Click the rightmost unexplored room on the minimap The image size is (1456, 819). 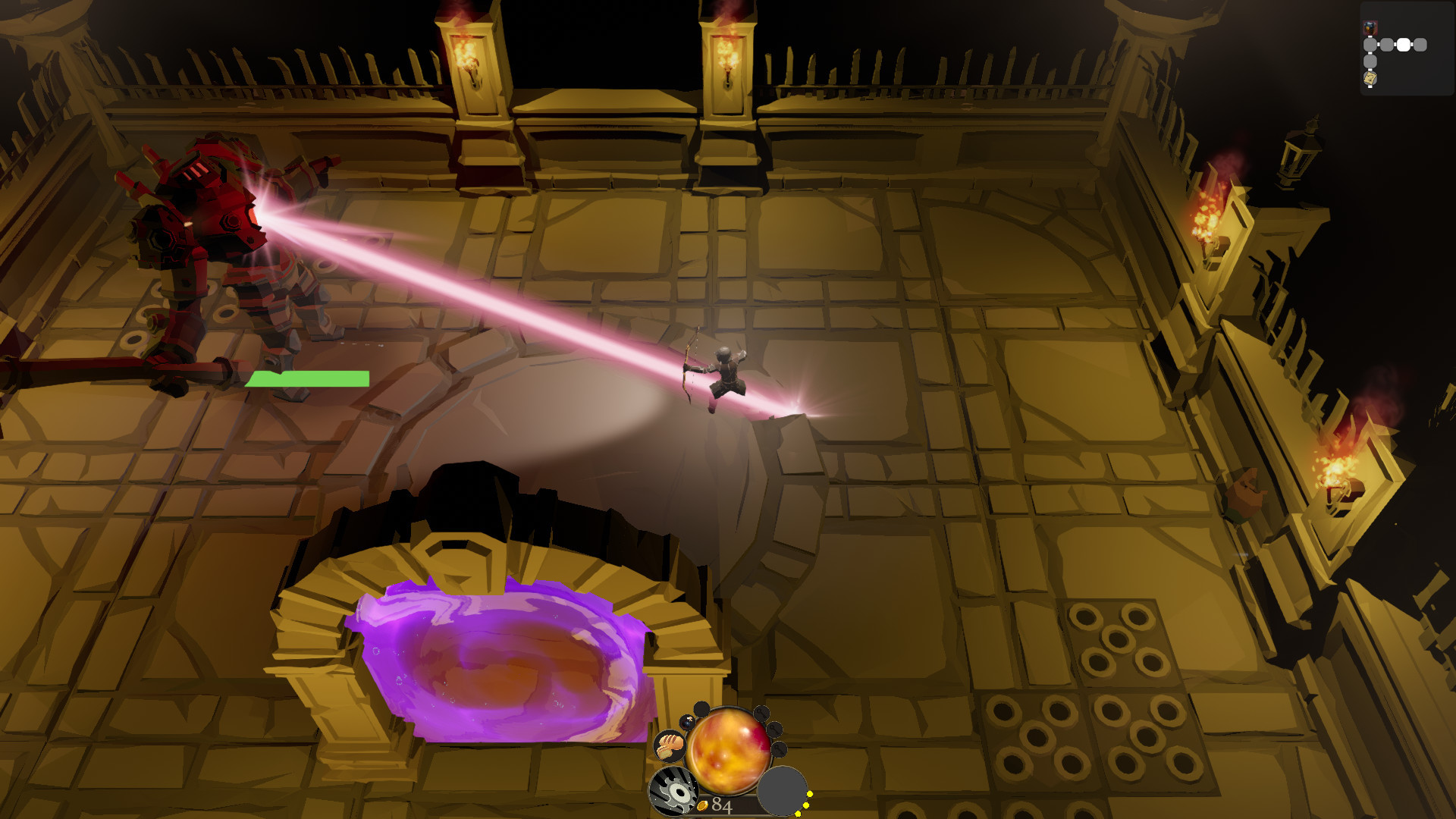tap(1420, 44)
